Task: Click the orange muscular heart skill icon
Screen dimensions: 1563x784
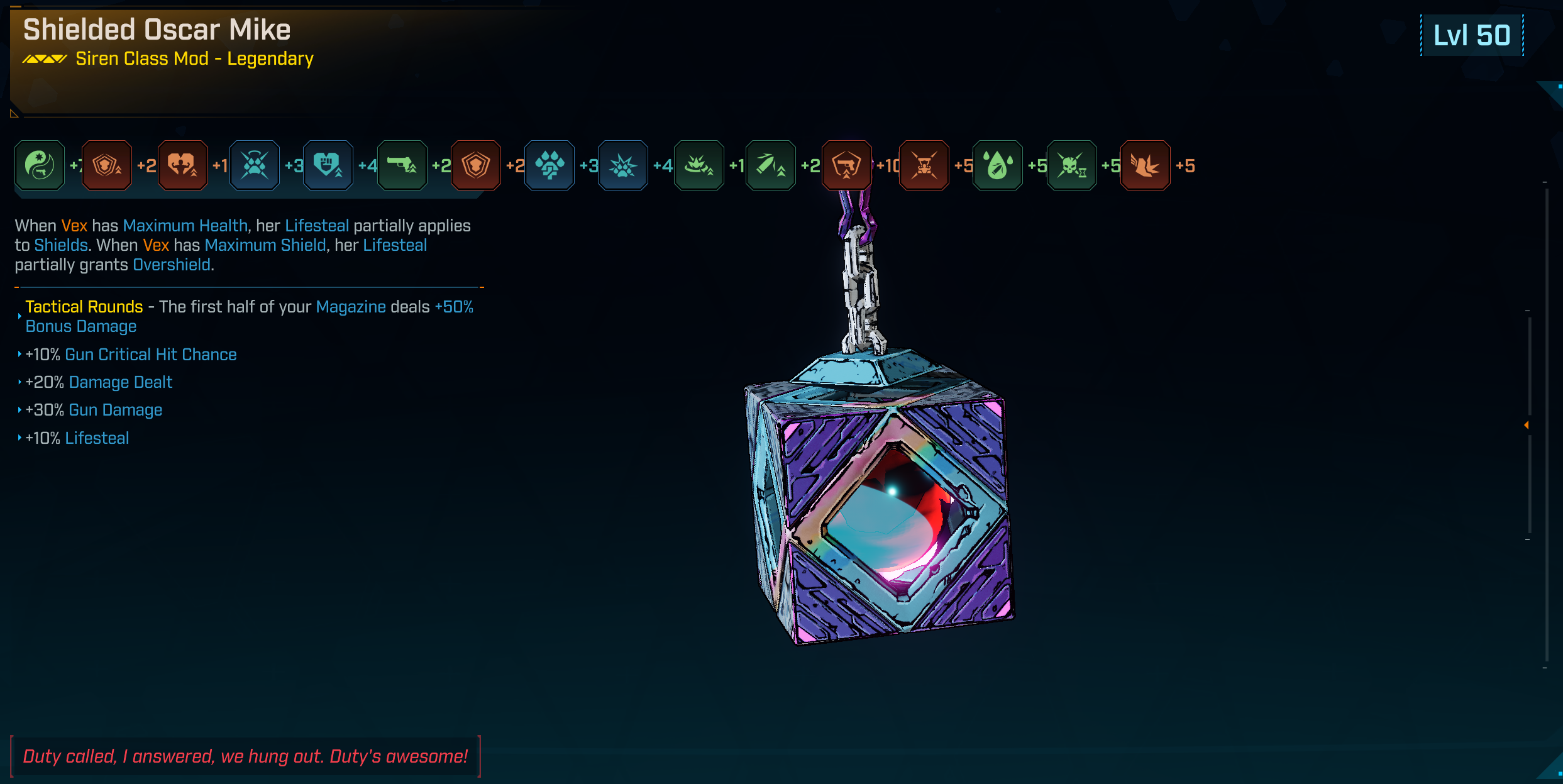Action: (182, 165)
